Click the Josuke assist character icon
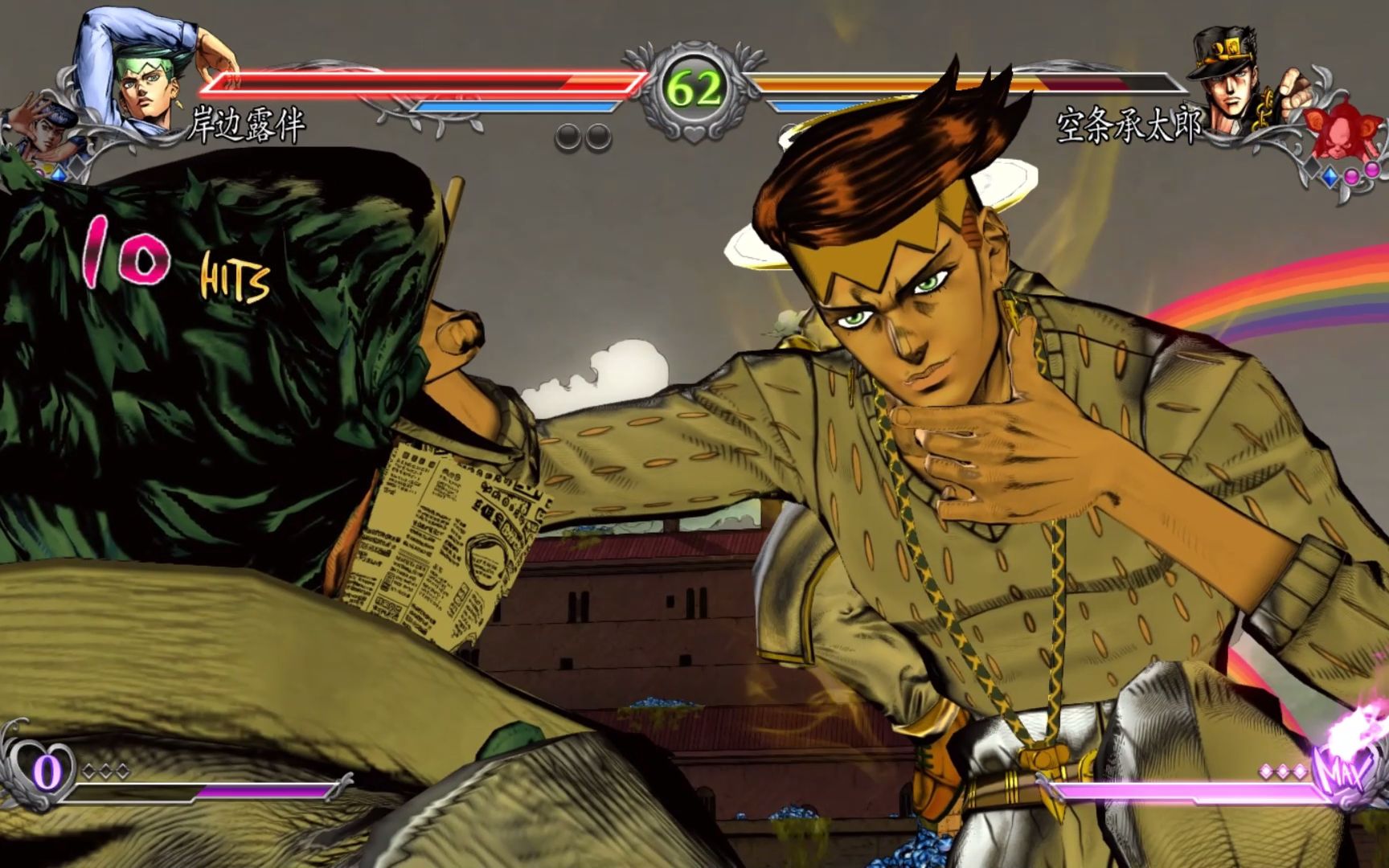 pos(40,133)
